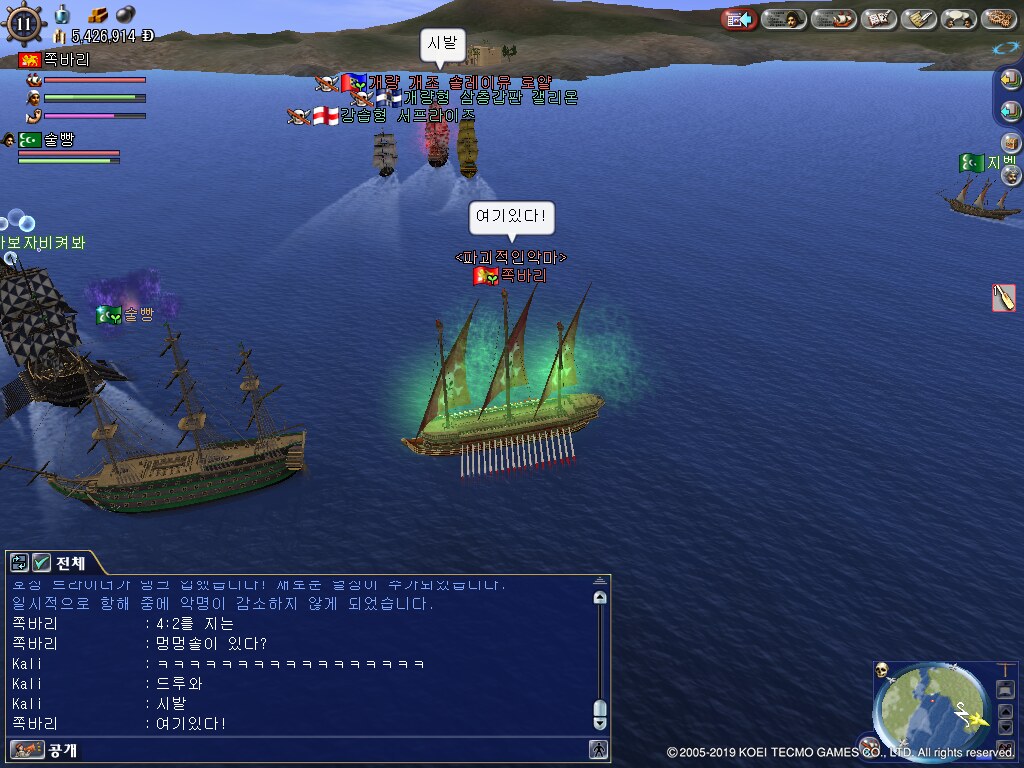Switch to the 전체 chat tab

coord(70,563)
